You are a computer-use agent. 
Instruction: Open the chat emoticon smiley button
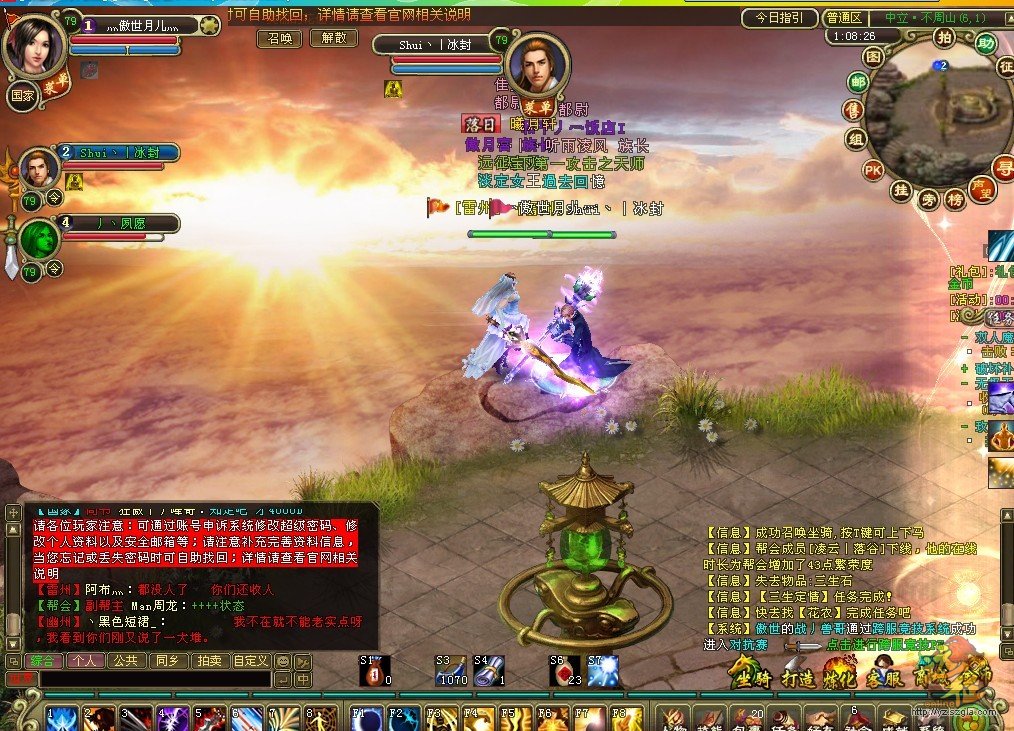click(x=282, y=661)
